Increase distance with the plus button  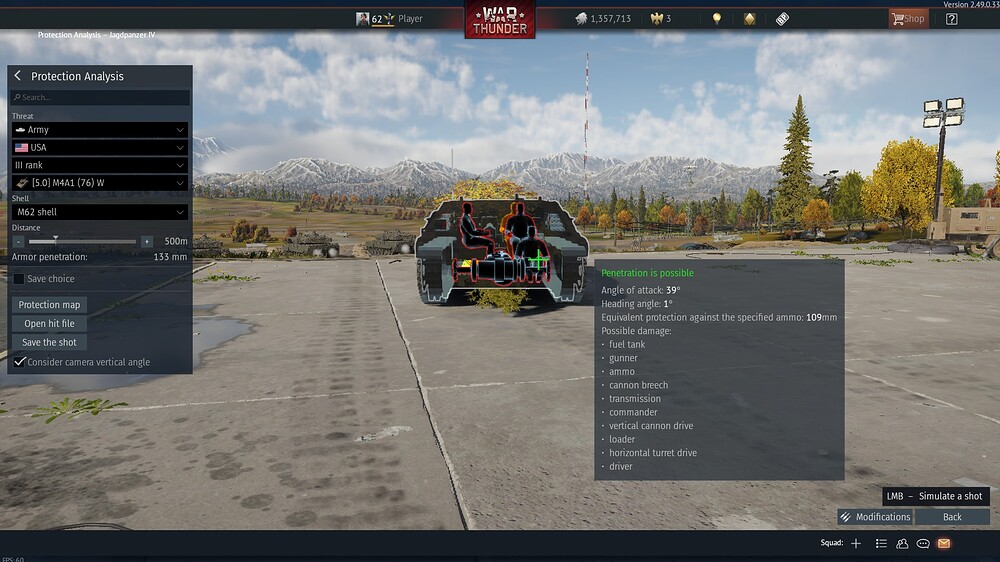click(147, 241)
